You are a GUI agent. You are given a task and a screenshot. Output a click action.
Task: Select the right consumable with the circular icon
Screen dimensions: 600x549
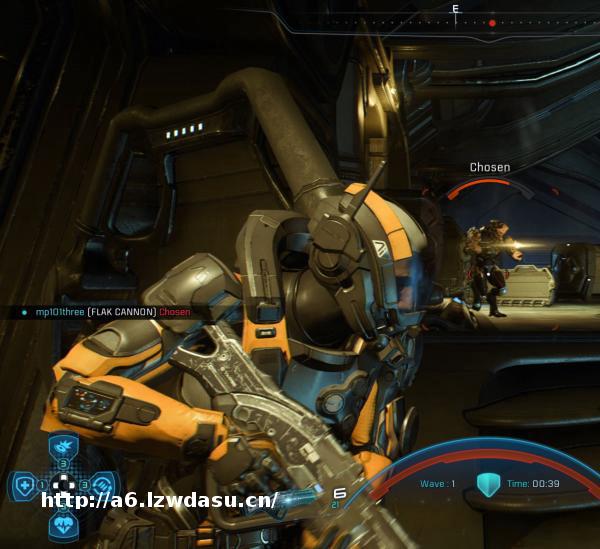pyautogui.click(x=104, y=487)
